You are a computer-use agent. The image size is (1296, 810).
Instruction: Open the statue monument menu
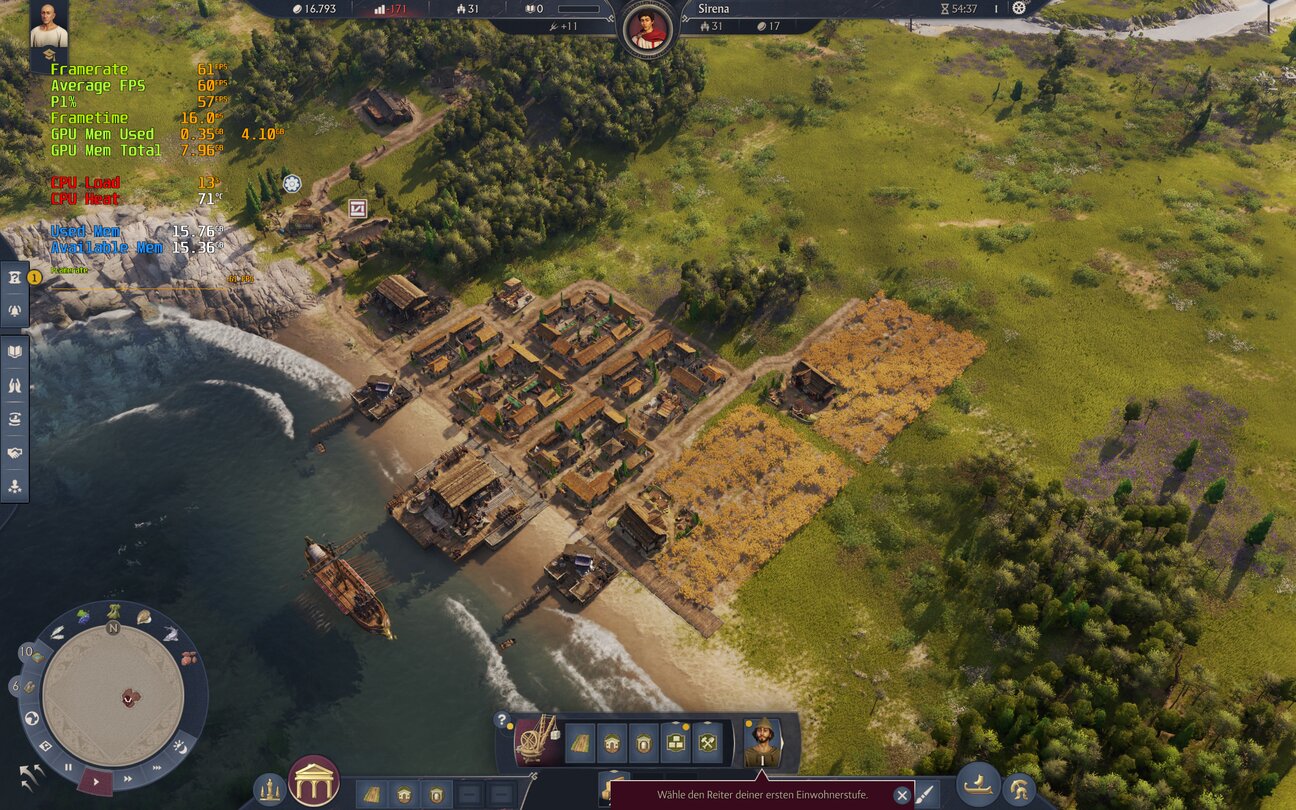click(x=268, y=790)
